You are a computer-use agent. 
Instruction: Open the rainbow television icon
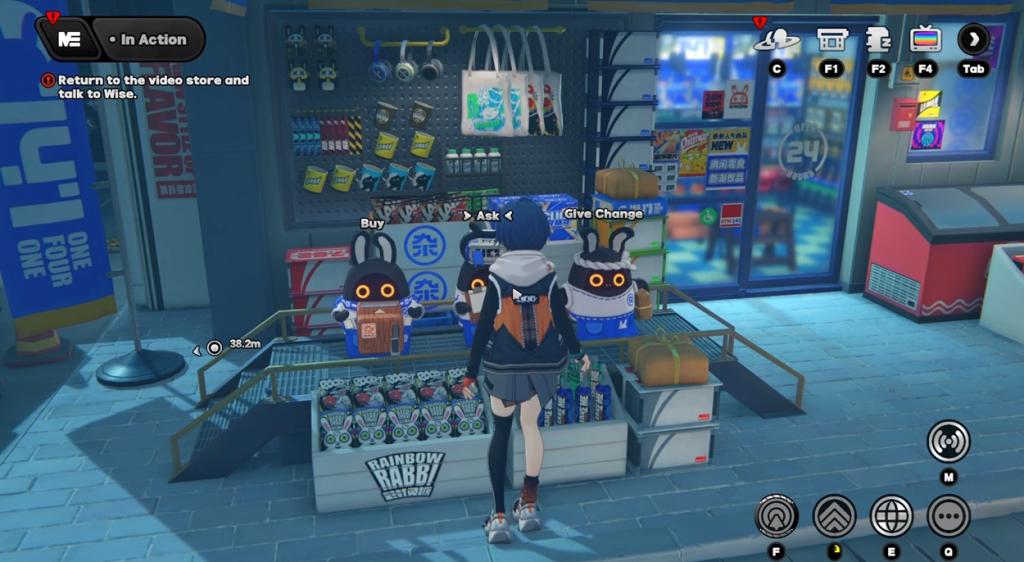pos(925,40)
